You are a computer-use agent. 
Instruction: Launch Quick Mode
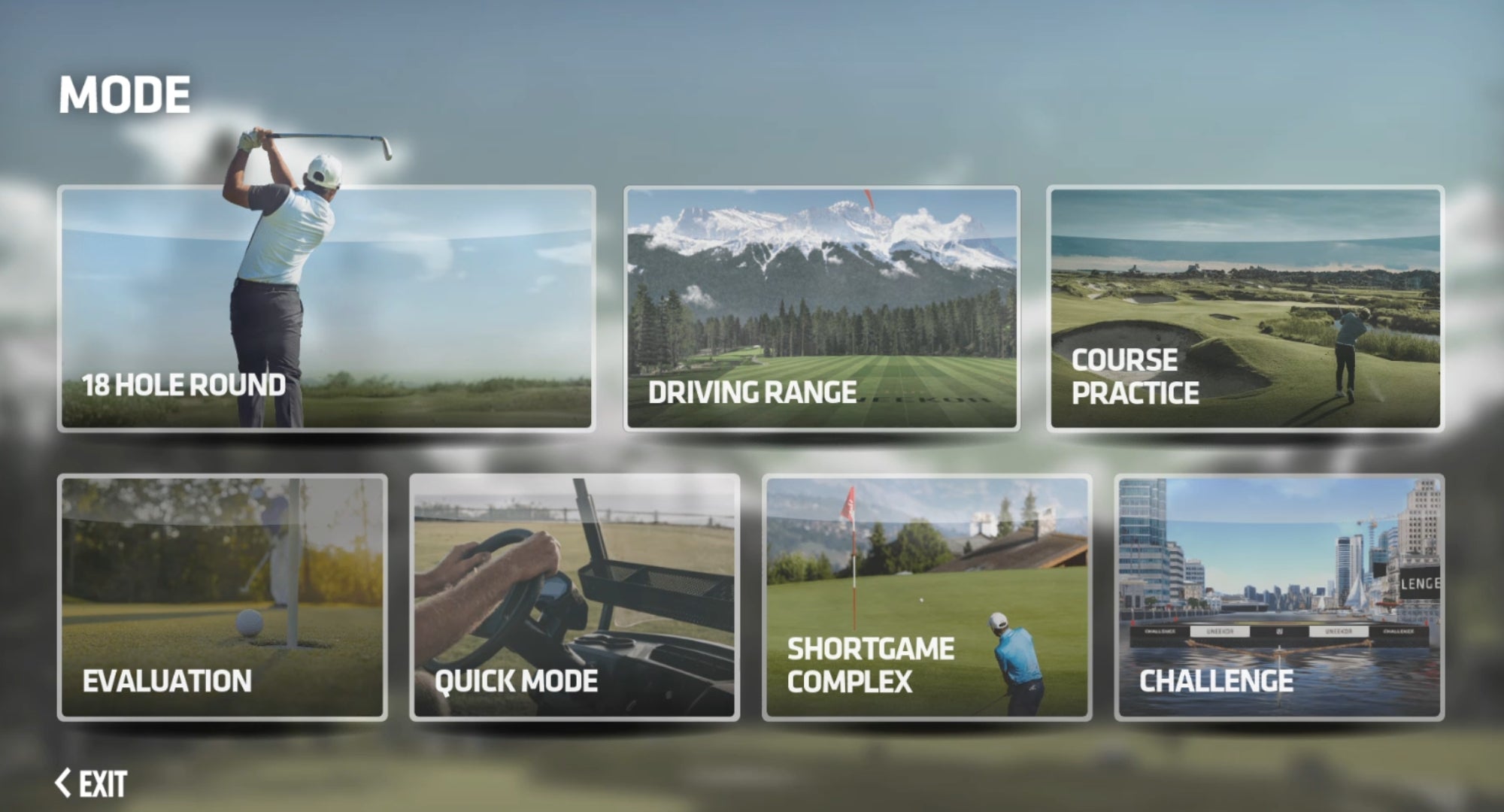point(575,598)
